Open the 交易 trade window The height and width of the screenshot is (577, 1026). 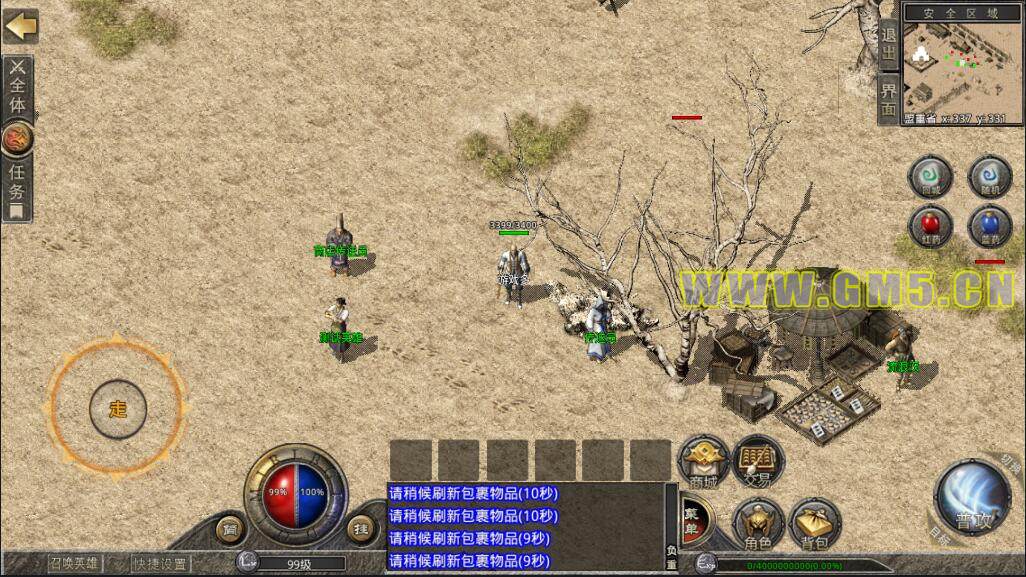[x=758, y=462]
